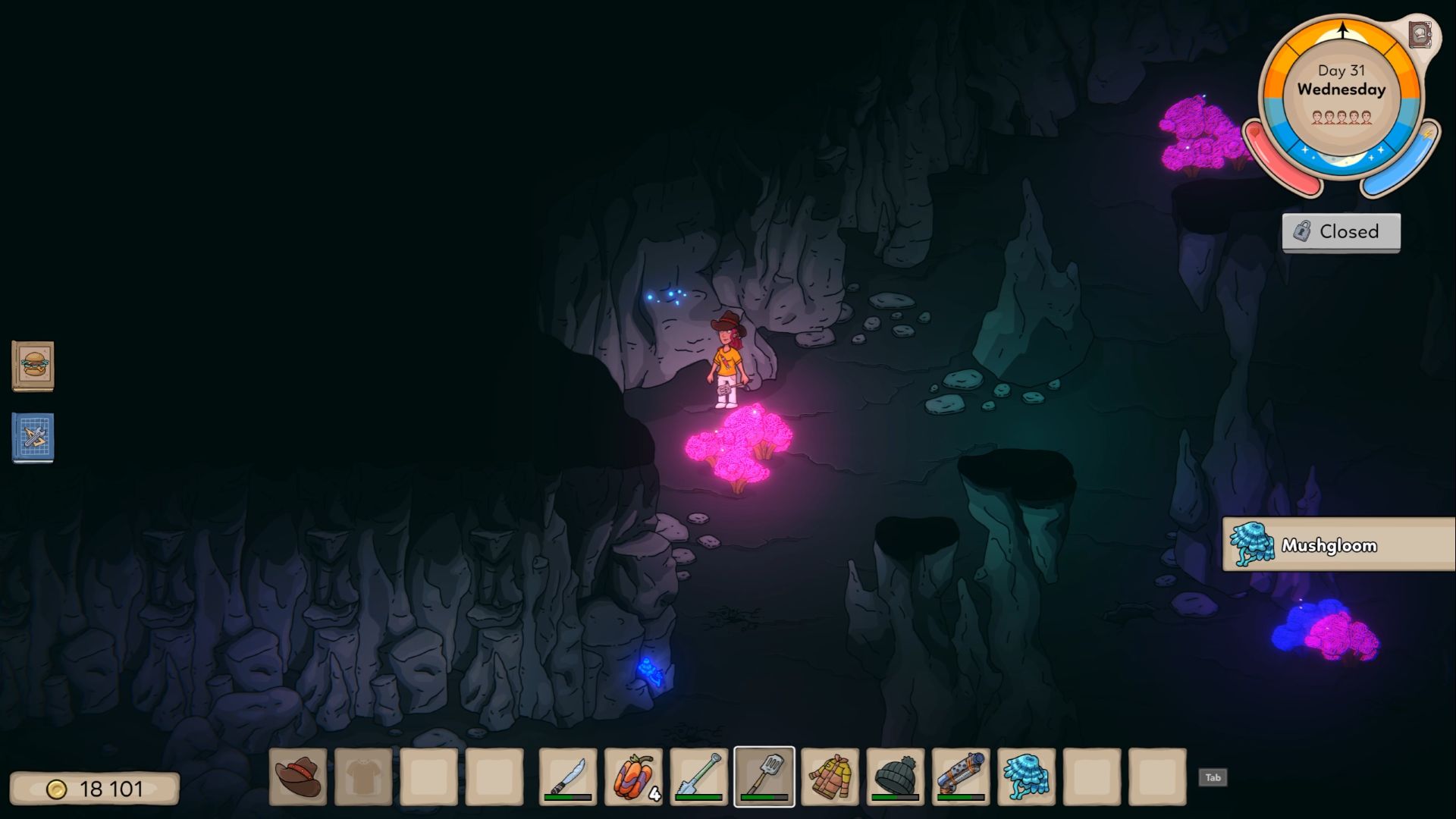The height and width of the screenshot is (819, 1456).
Task: Select the highlighted spatula slot
Action: (x=764, y=777)
